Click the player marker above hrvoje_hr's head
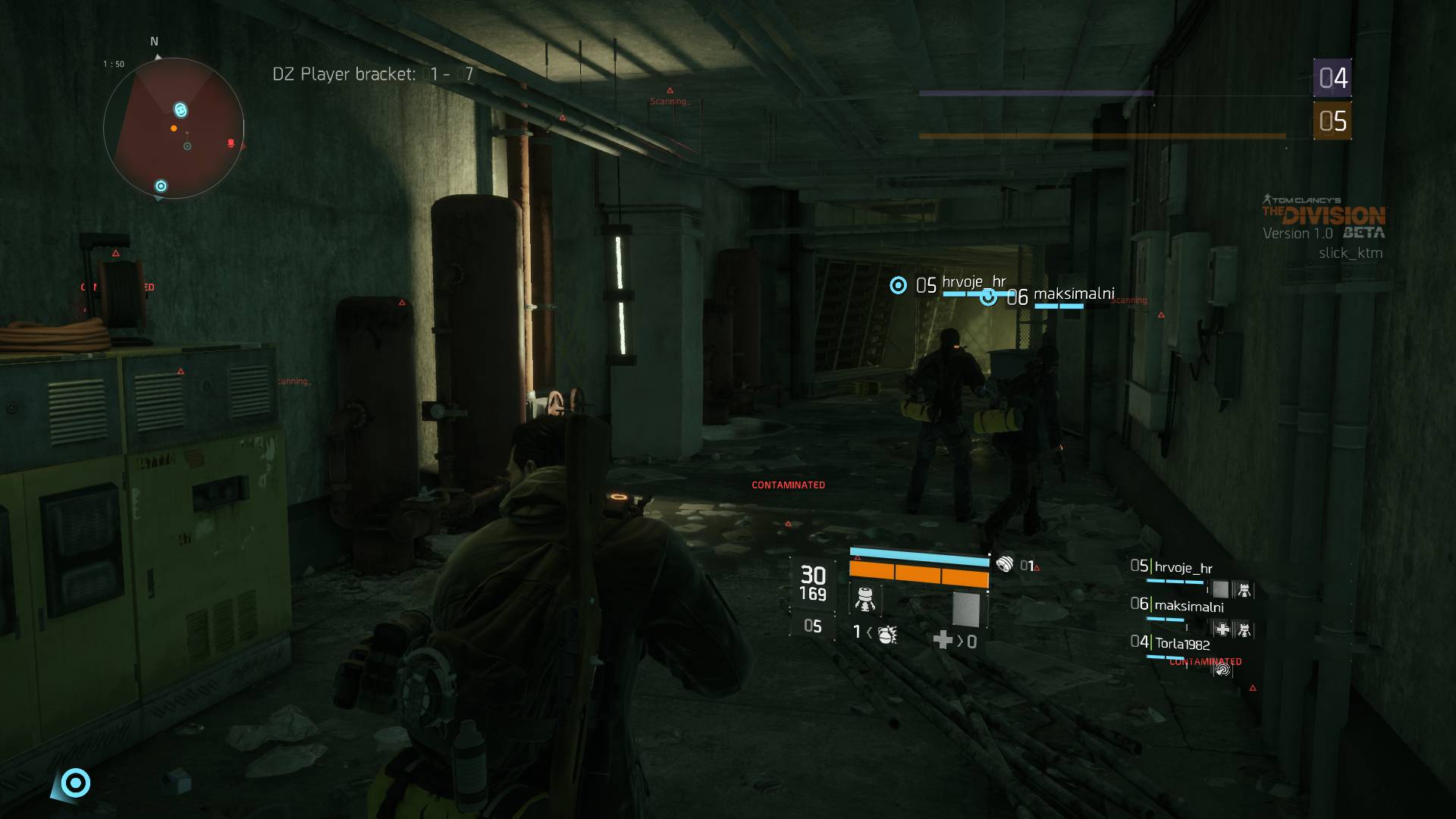Screen dimensions: 1456x819 898,286
